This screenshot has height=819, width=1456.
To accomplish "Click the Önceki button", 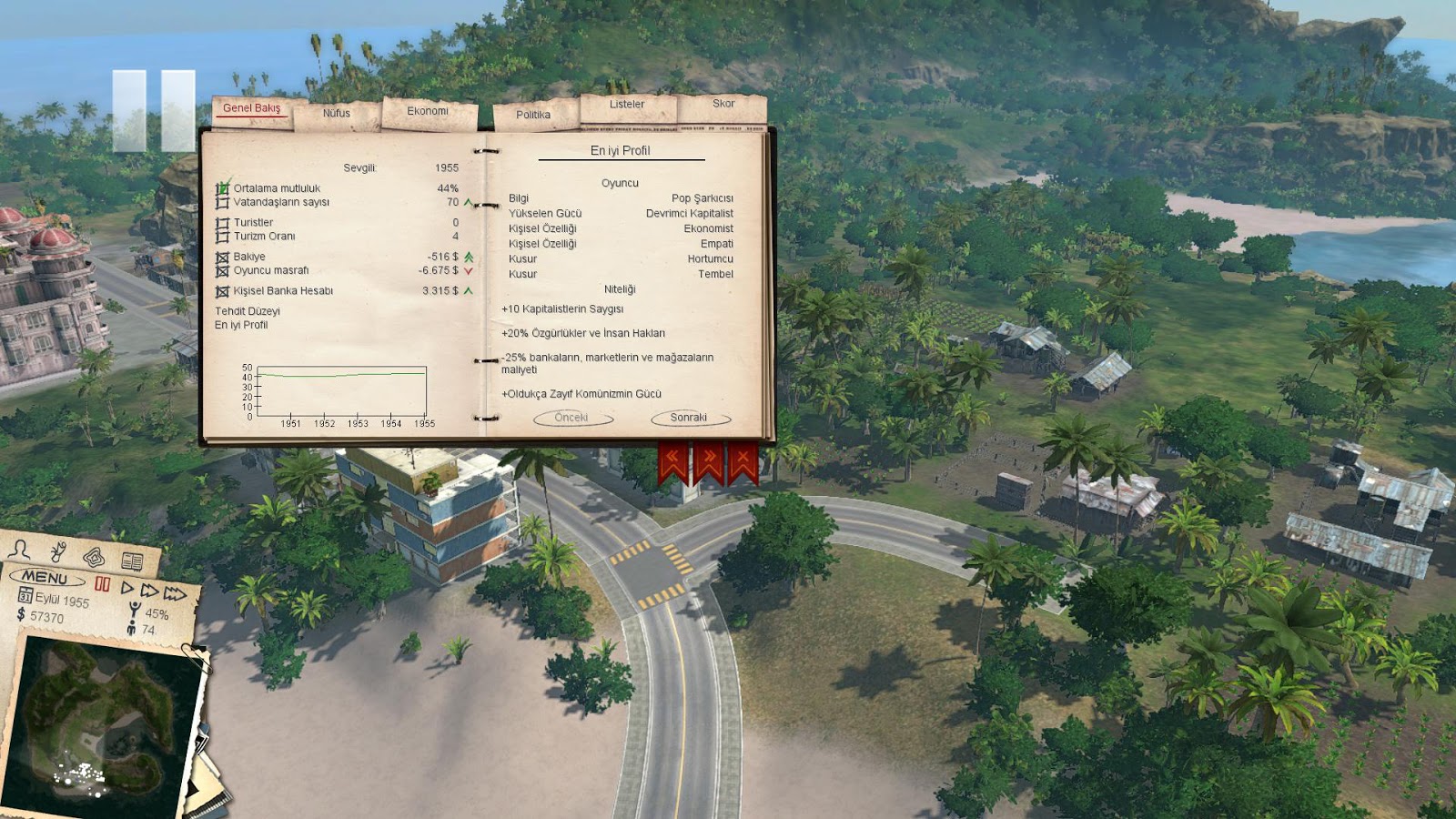I will [571, 418].
